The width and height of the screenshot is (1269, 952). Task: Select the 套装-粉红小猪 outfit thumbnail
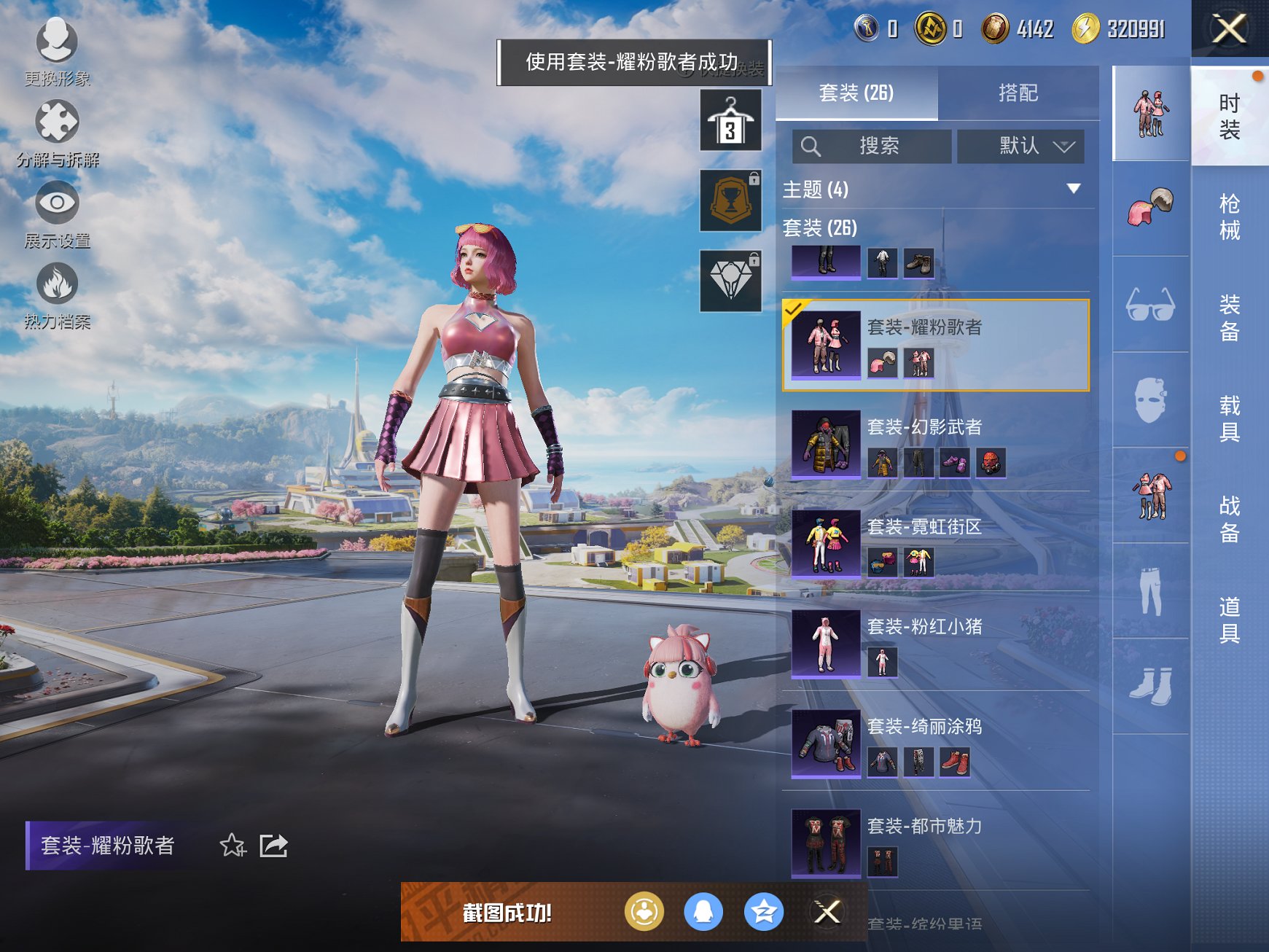tap(826, 645)
